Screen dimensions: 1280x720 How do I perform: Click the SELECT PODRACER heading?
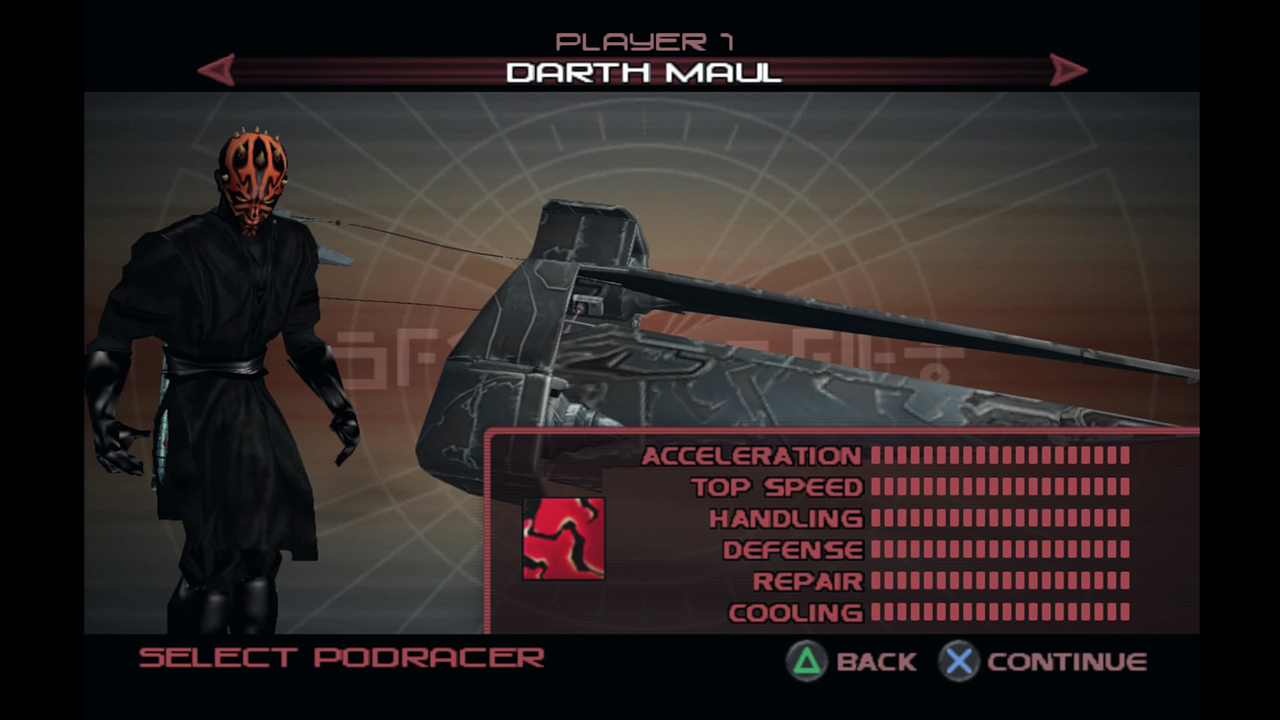click(x=340, y=657)
